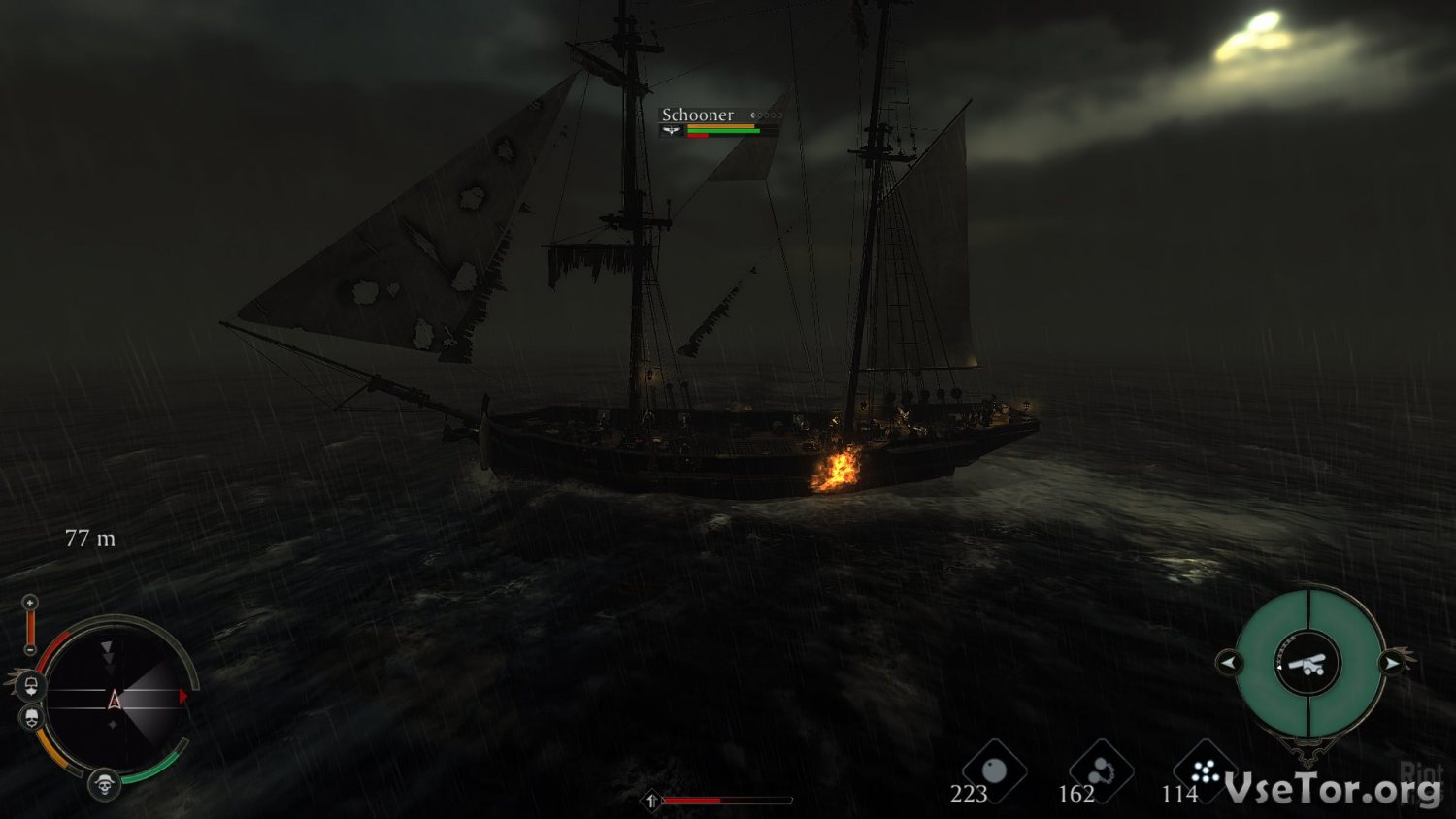Select the cannon icon in weapon wheel

[x=1308, y=664]
